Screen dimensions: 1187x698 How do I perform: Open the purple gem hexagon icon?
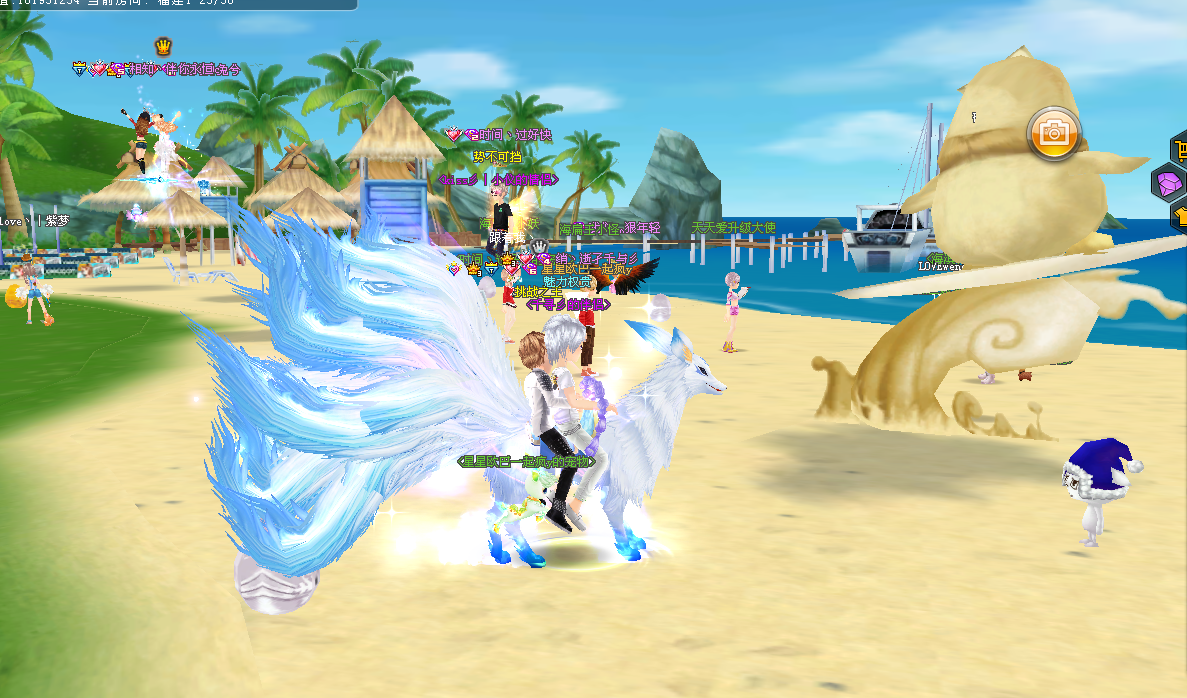(x=1169, y=183)
